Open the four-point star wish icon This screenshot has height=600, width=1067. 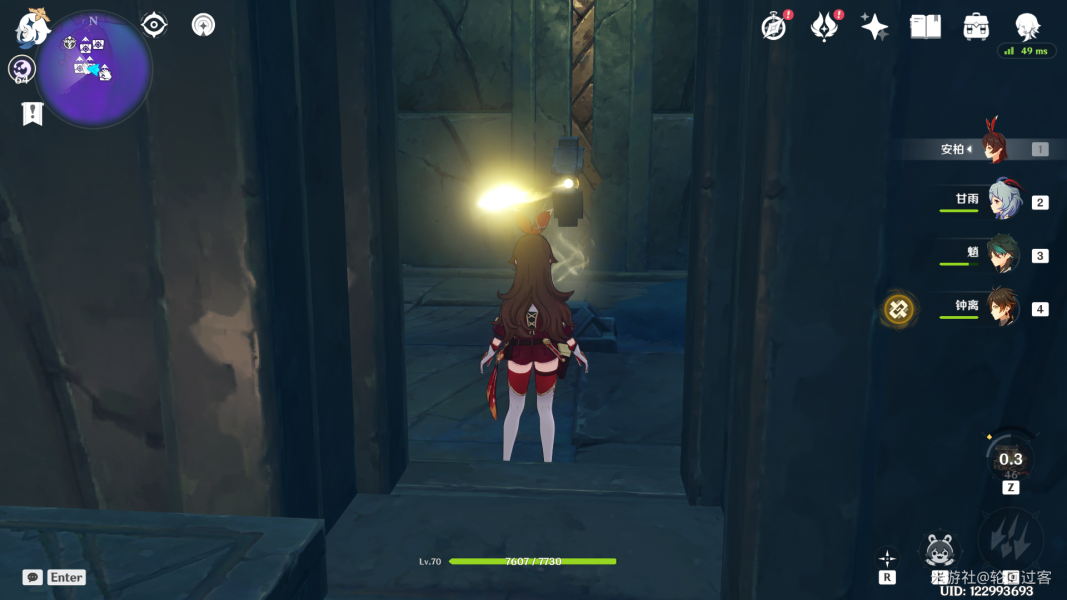pos(874,27)
